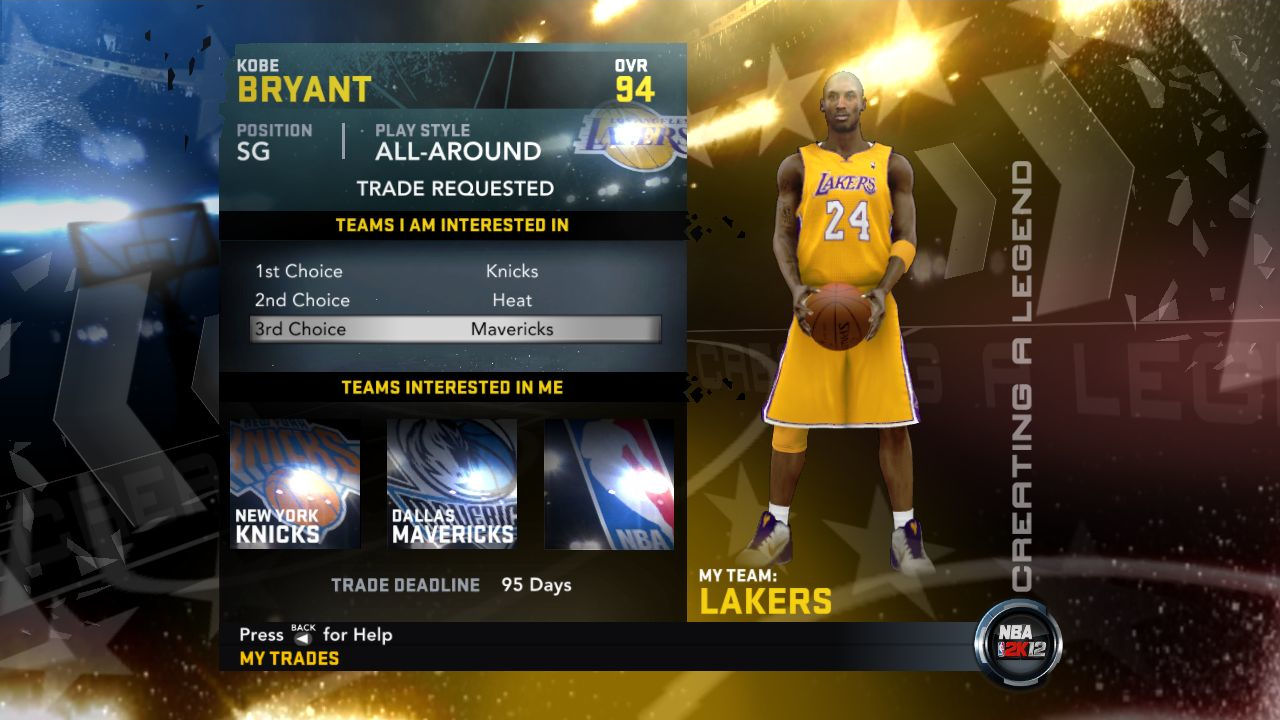Select the 1st Choice Knicks row
The height and width of the screenshot is (720, 1280).
[455, 271]
